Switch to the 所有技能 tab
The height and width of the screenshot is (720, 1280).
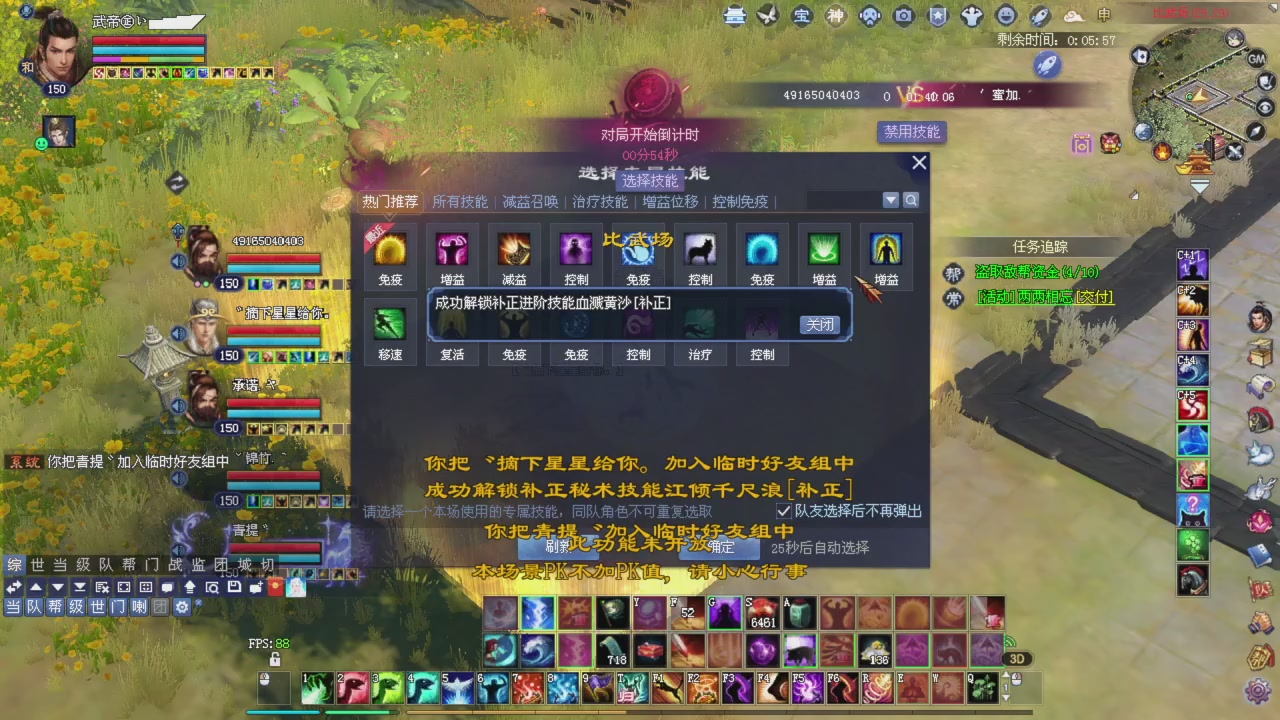(461, 201)
